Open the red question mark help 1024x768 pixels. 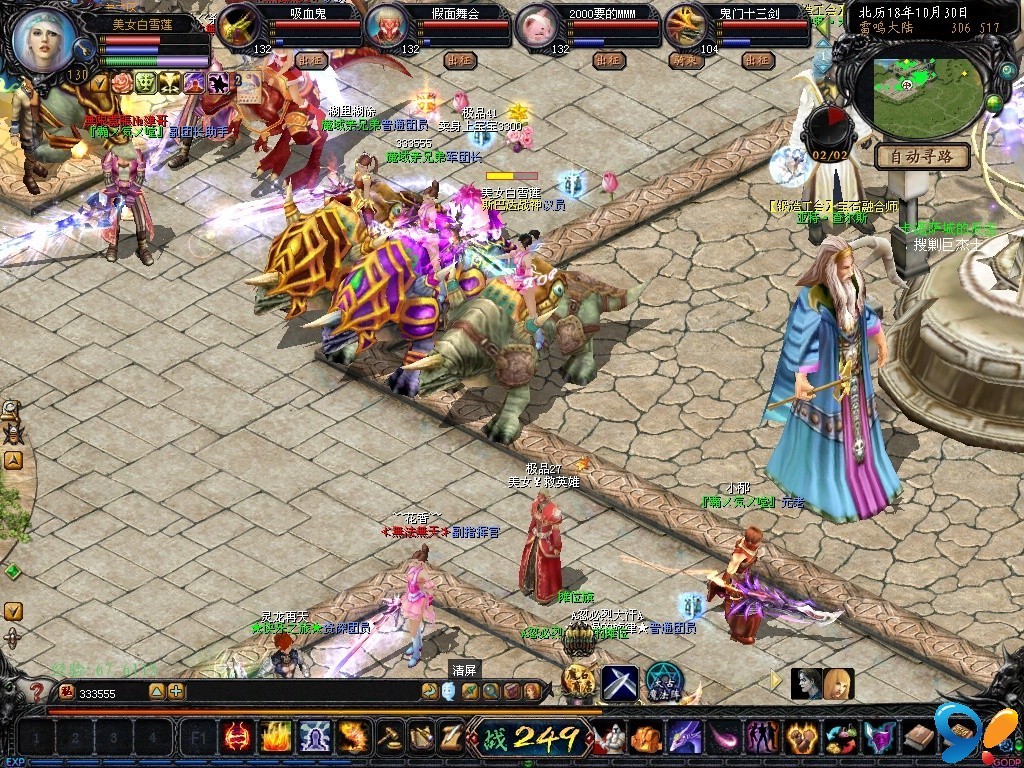(x=38, y=691)
